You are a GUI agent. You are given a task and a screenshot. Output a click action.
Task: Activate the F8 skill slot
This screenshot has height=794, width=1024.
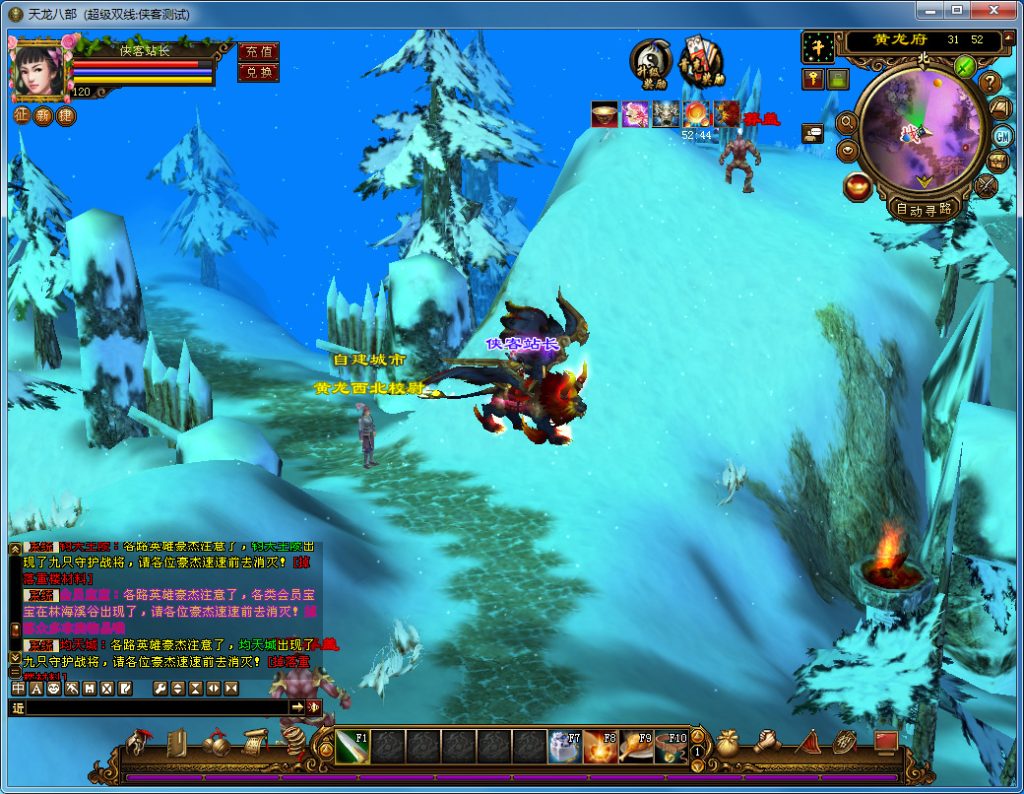[x=600, y=746]
